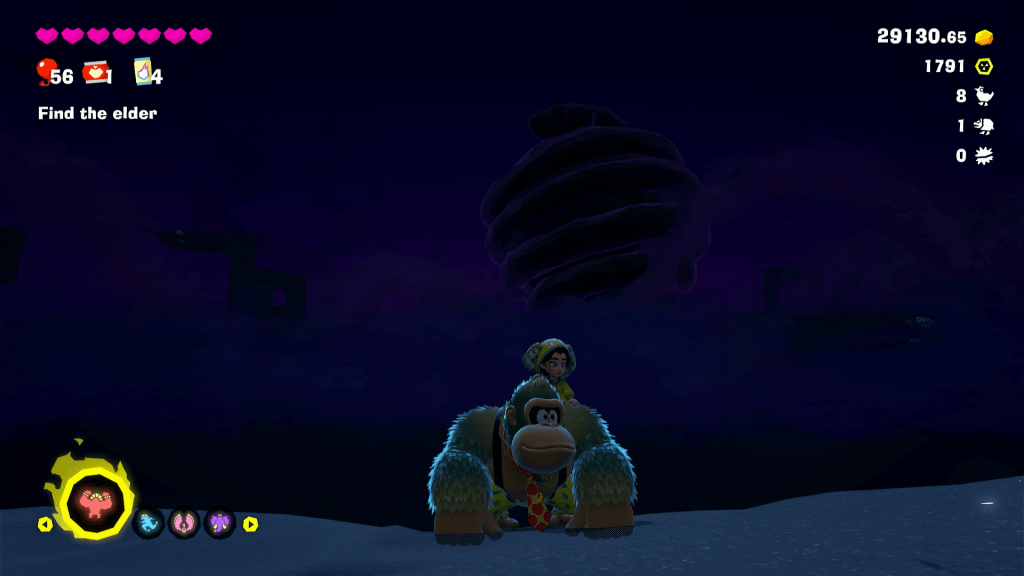Click the left arrow of the Bananza selector
Viewport: 1024px width, 576px height.
point(45,524)
